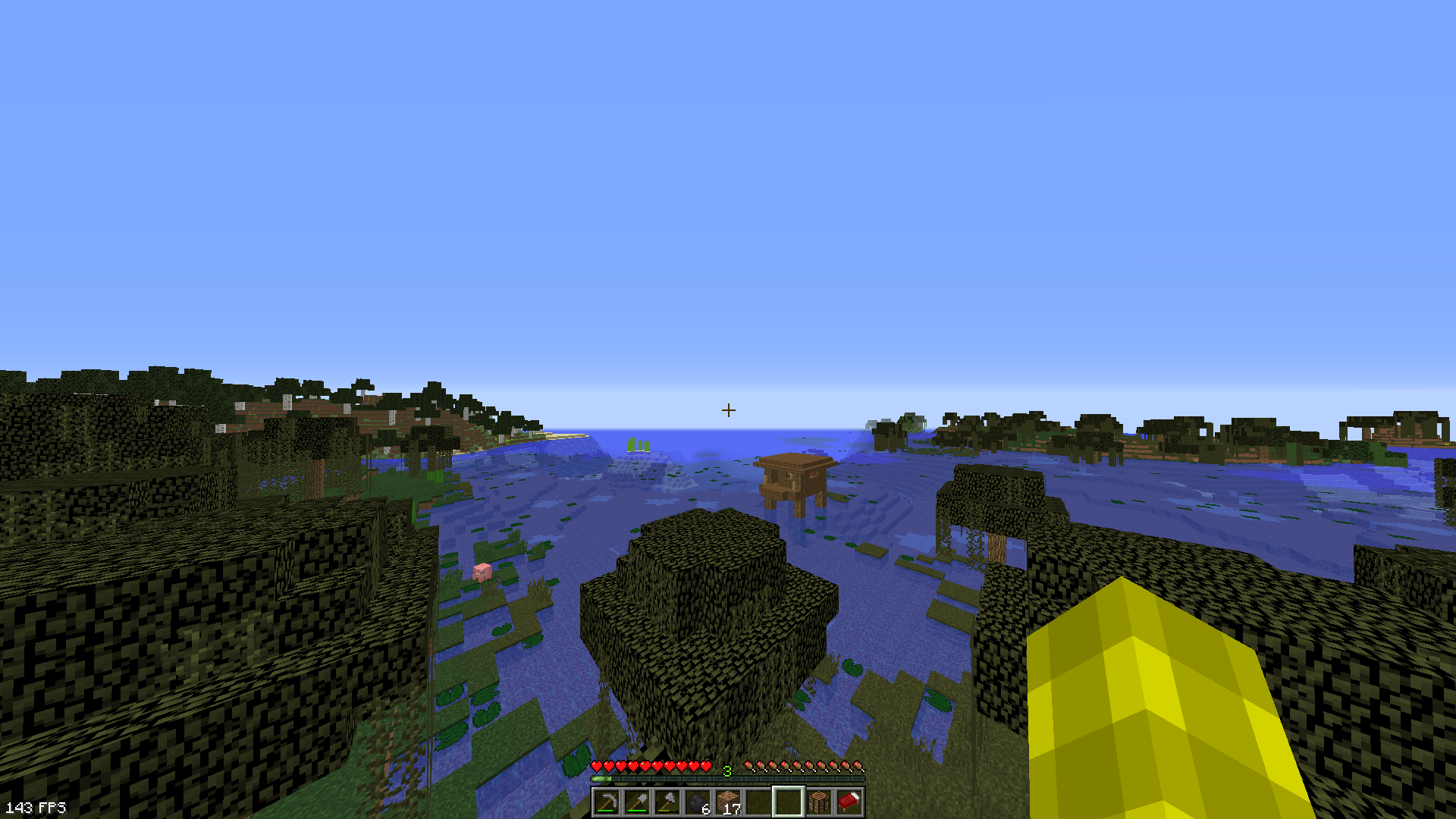Click the green experience level number 3
Image resolution: width=1456 pixels, height=819 pixels.
[728, 769]
